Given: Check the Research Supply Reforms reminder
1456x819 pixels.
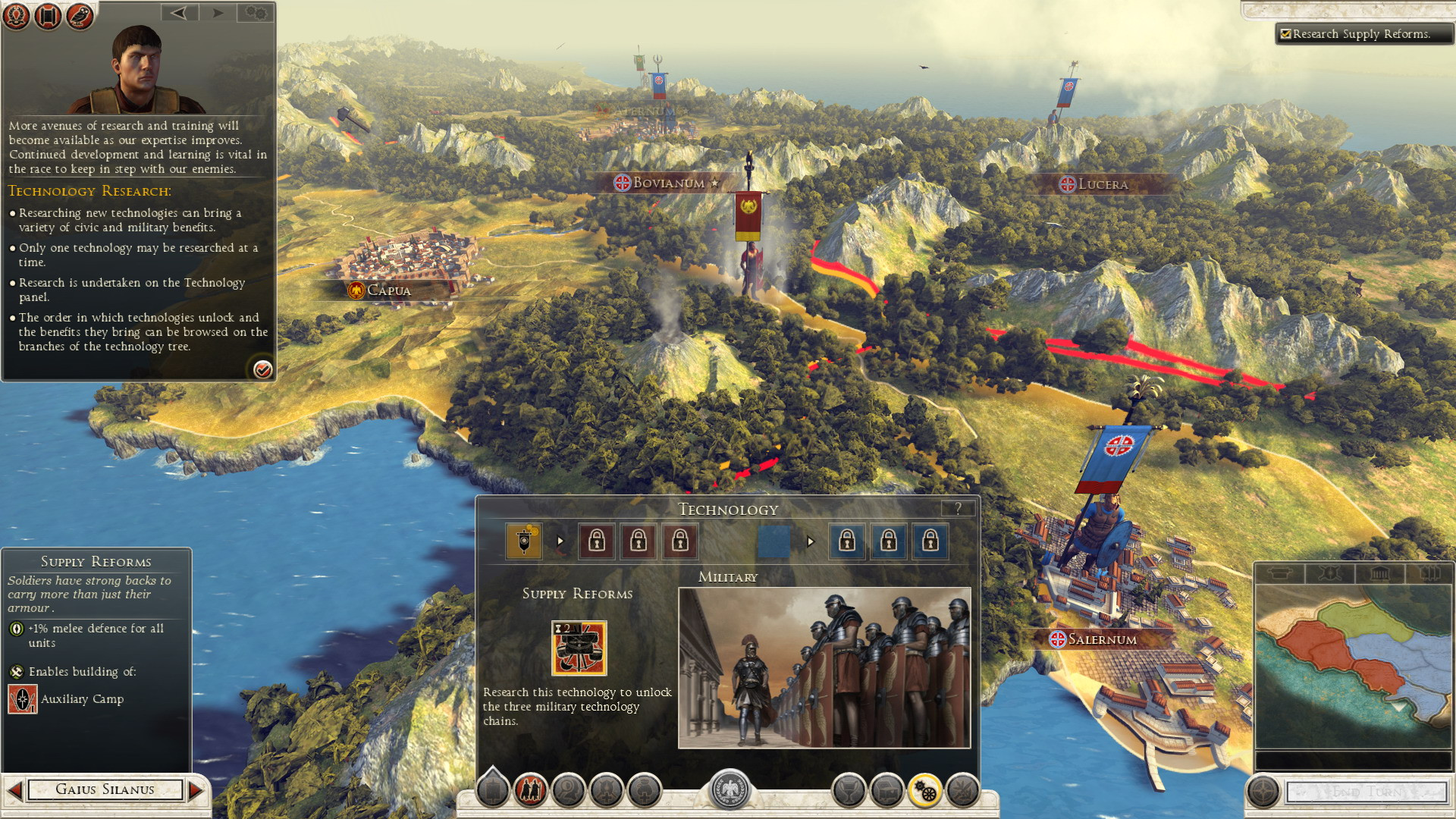Looking at the screenshot, I should [1285, 33].
